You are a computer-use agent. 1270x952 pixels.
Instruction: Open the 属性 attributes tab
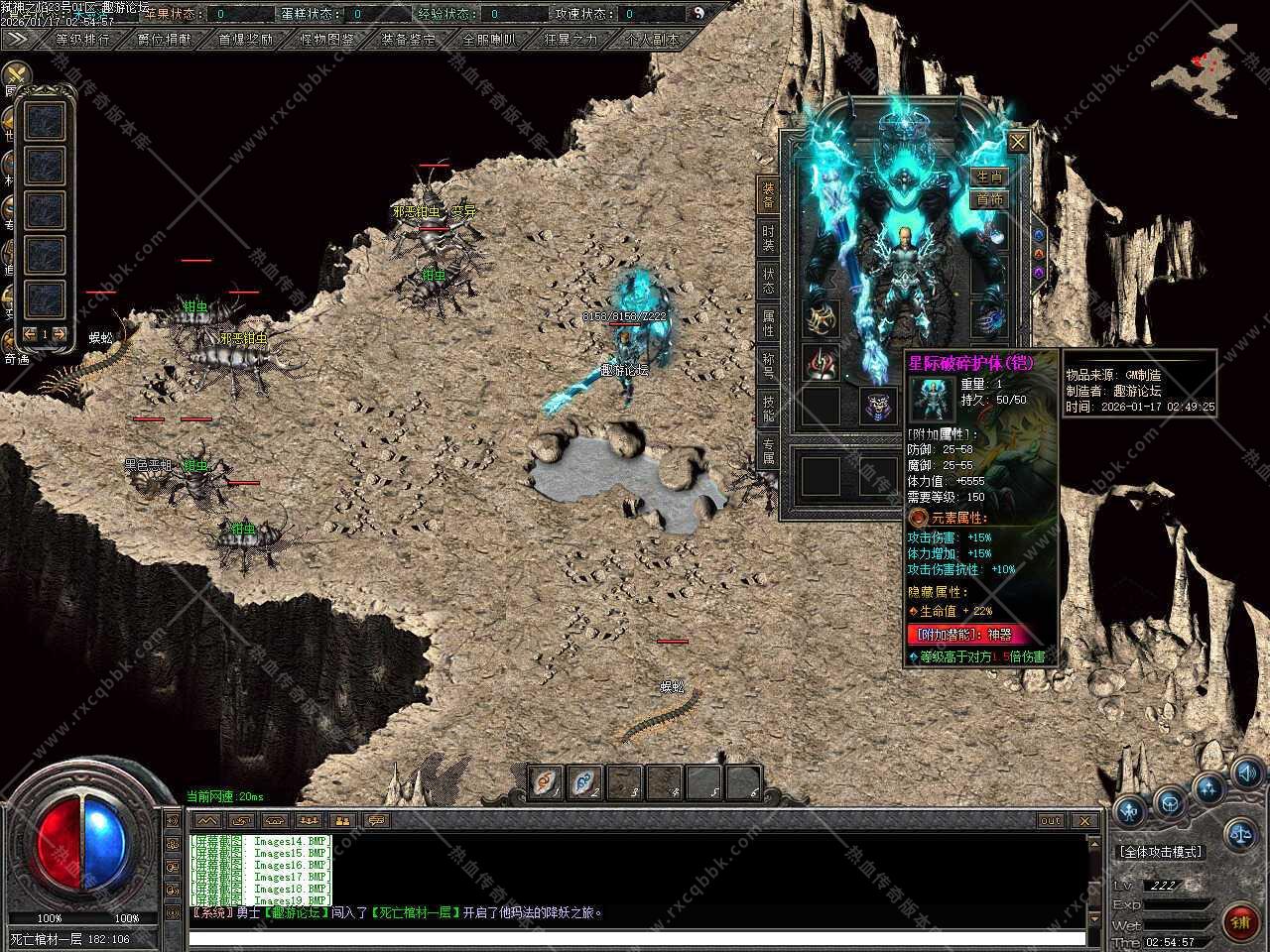coord(768,323)
